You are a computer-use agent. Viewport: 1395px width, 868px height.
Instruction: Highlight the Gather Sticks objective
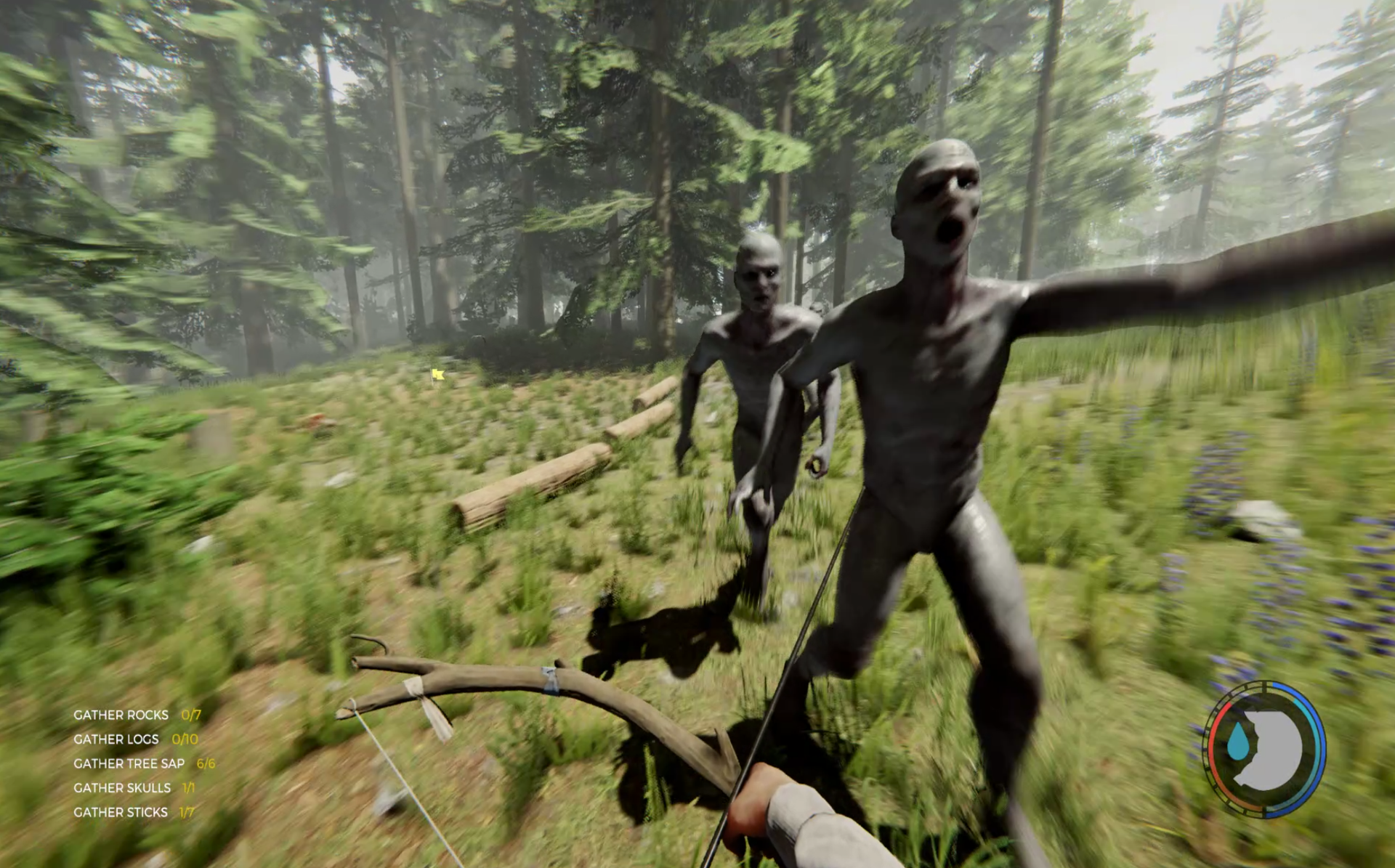pyautogui.click(x=121, y=812)
